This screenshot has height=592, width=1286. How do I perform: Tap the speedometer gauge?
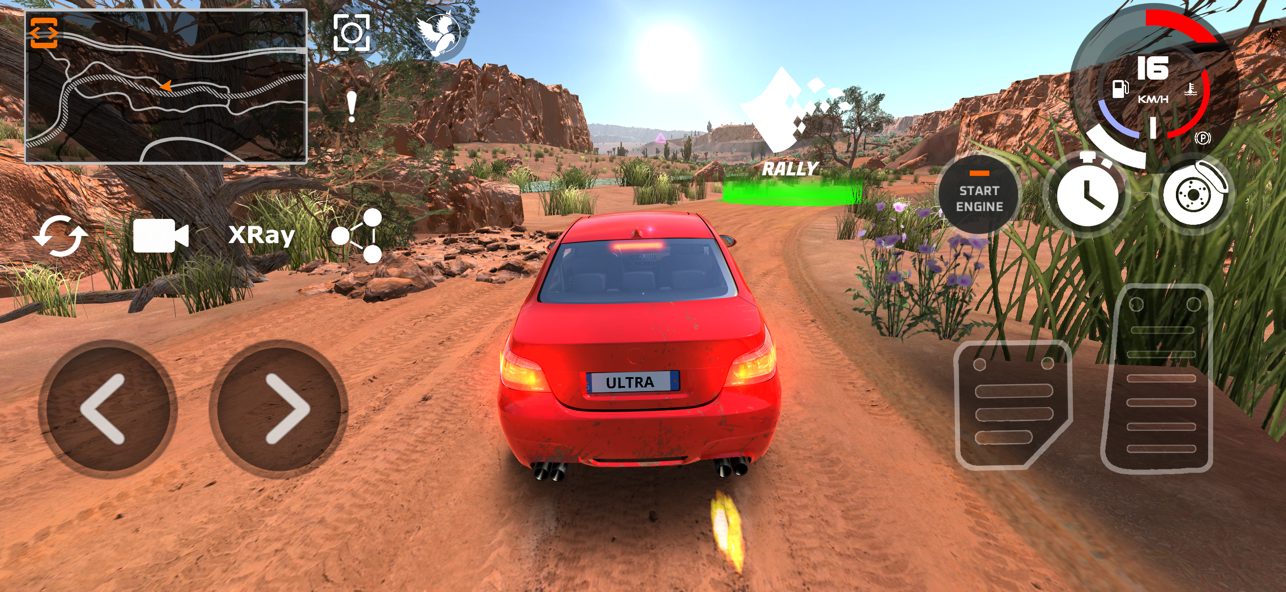pyautogui.click(x=1153, y=88)
